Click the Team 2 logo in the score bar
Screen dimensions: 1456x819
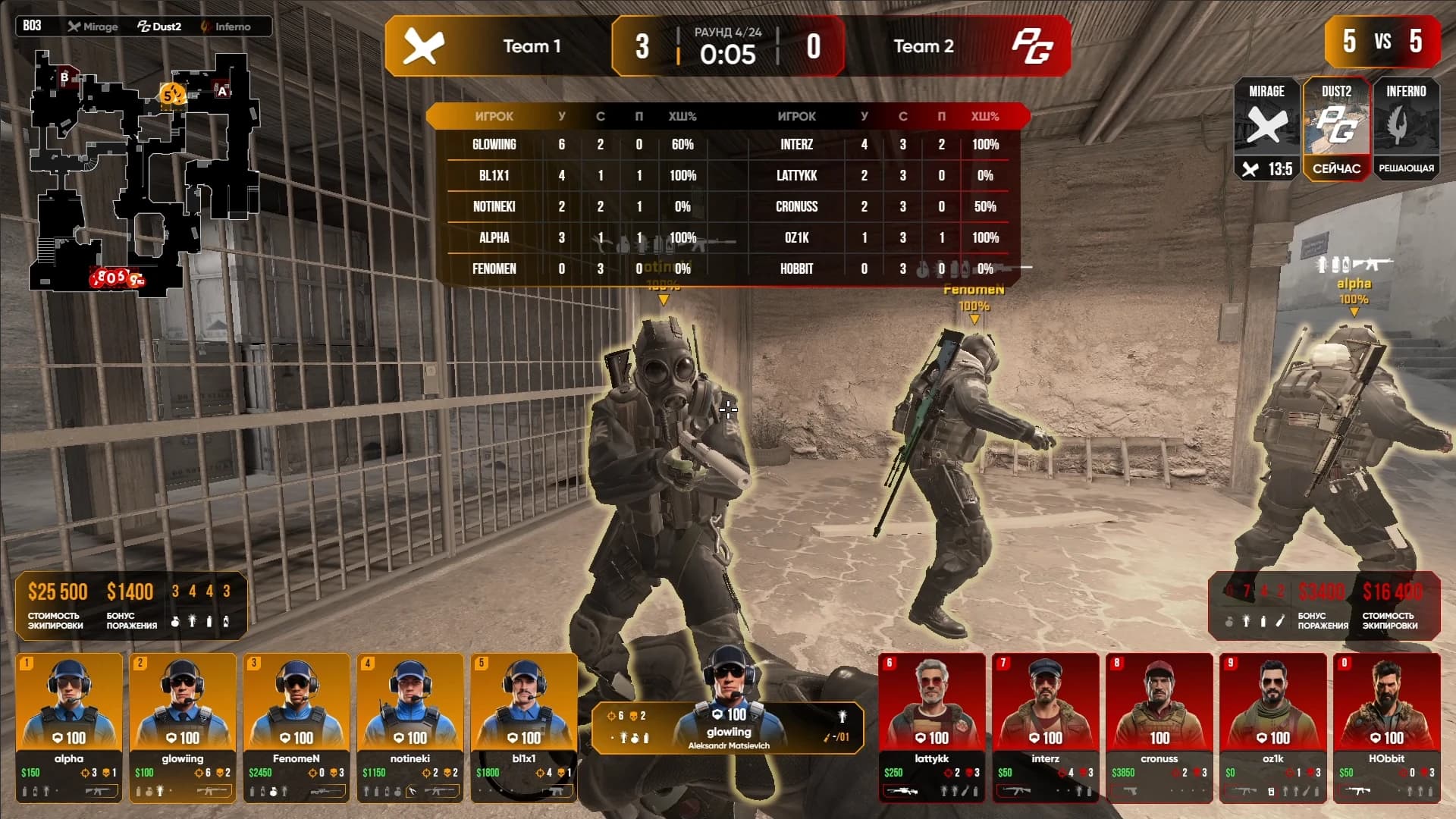(x=1032, y=46)
